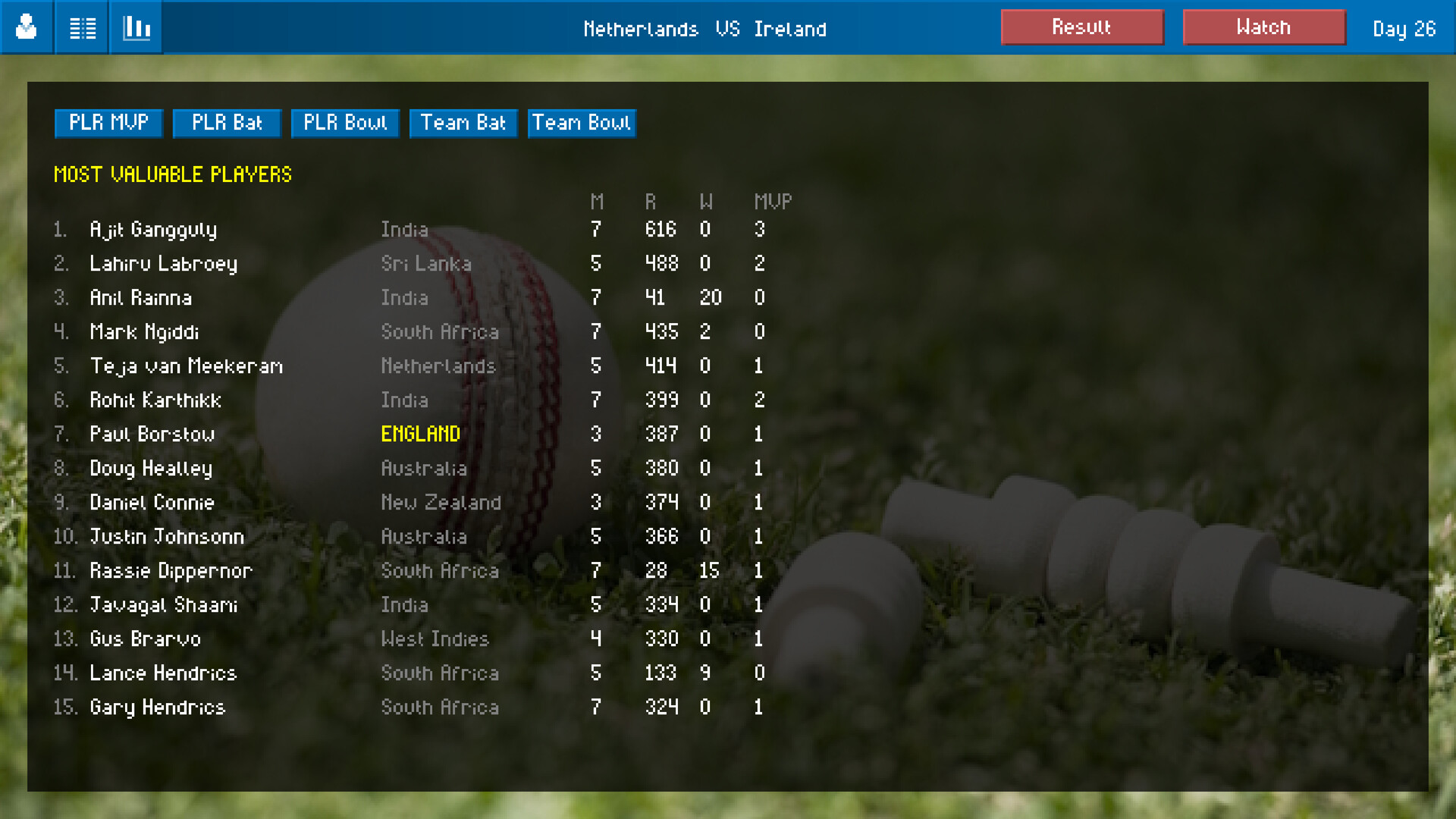This screenshot has width=1456, height=819.
Task: Click the Result button
Action: 1082,27
